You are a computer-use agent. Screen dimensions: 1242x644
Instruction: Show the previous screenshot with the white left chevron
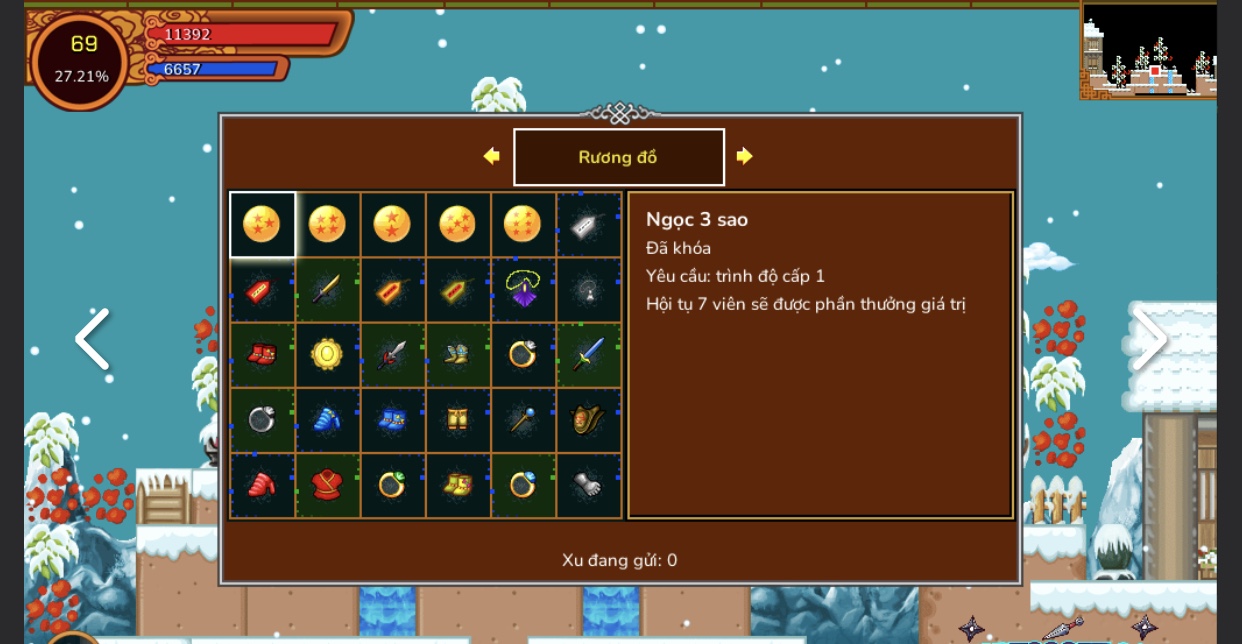(x=92, y=339)
